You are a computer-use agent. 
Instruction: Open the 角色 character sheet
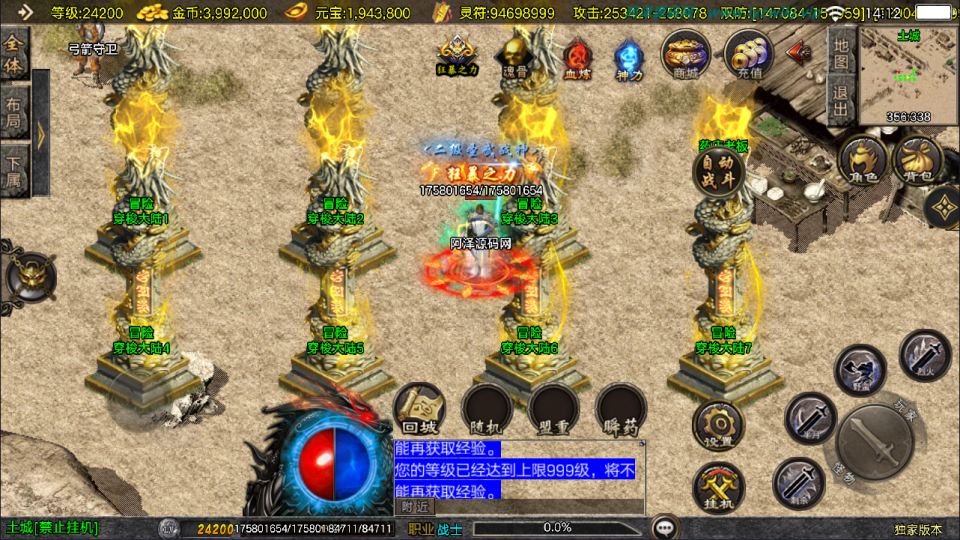(863, 162)
